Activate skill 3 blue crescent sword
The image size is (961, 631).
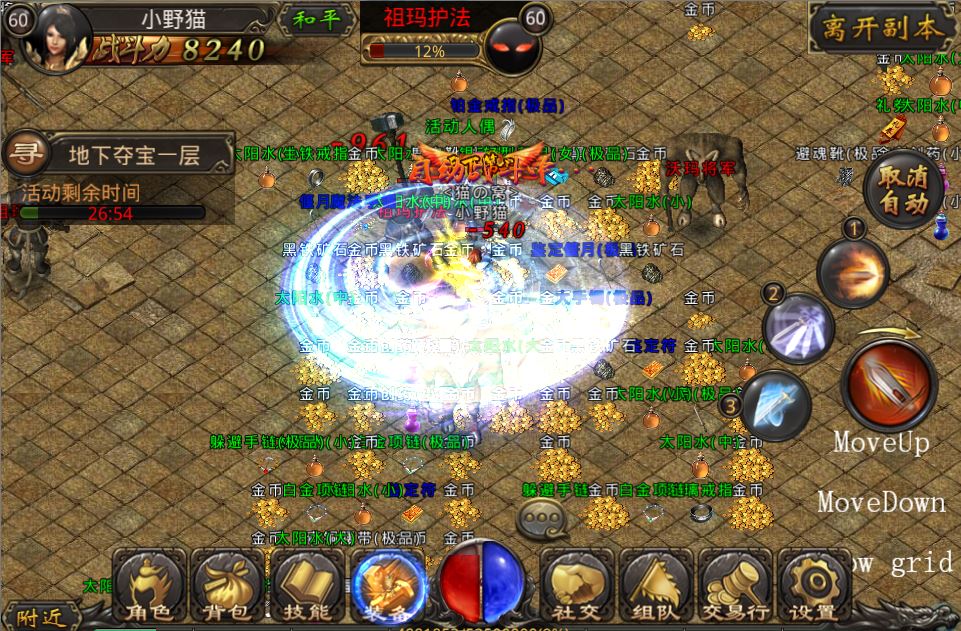[x=775, y=405]
